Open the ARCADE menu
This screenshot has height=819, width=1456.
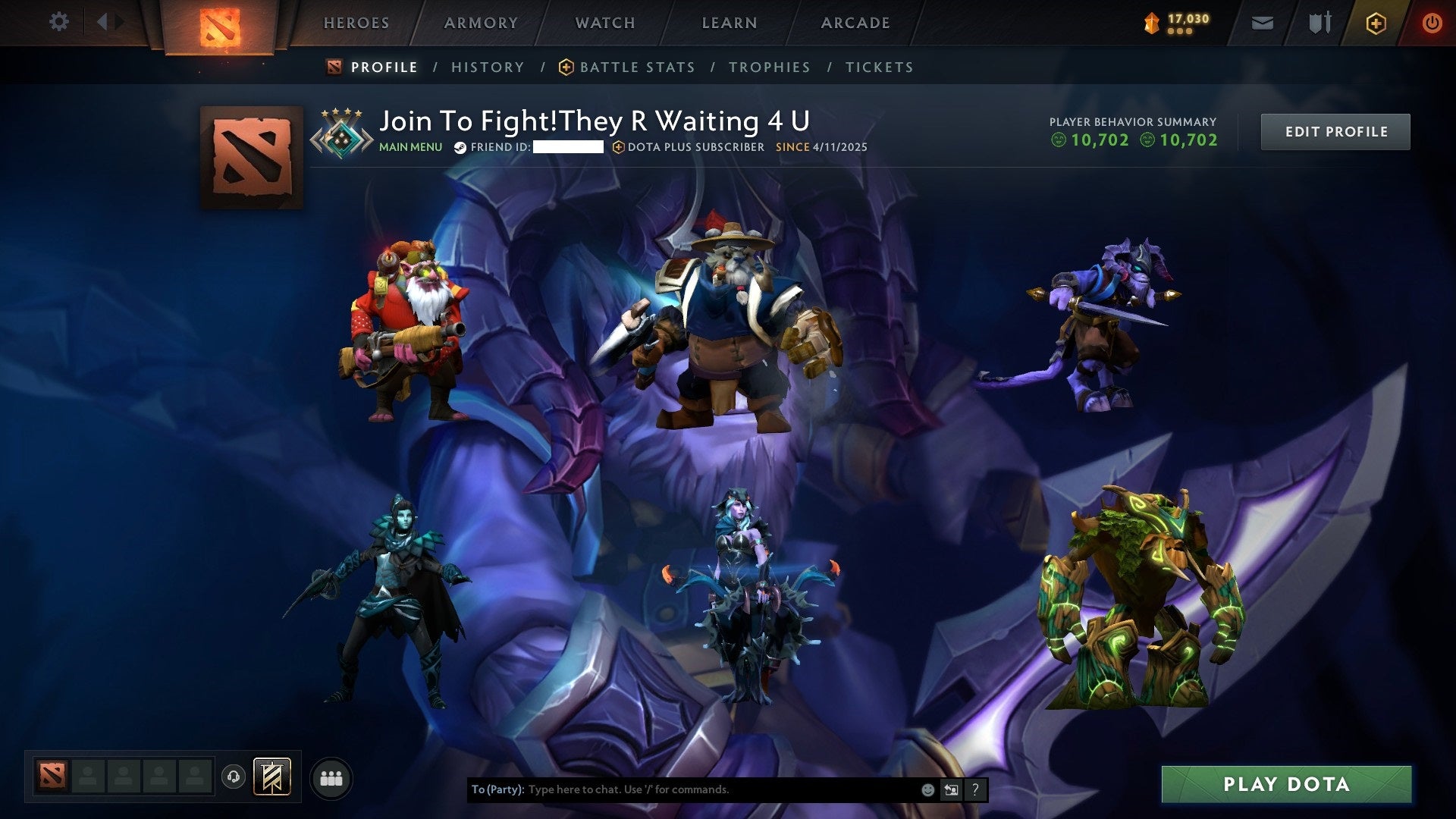(855, 22)
